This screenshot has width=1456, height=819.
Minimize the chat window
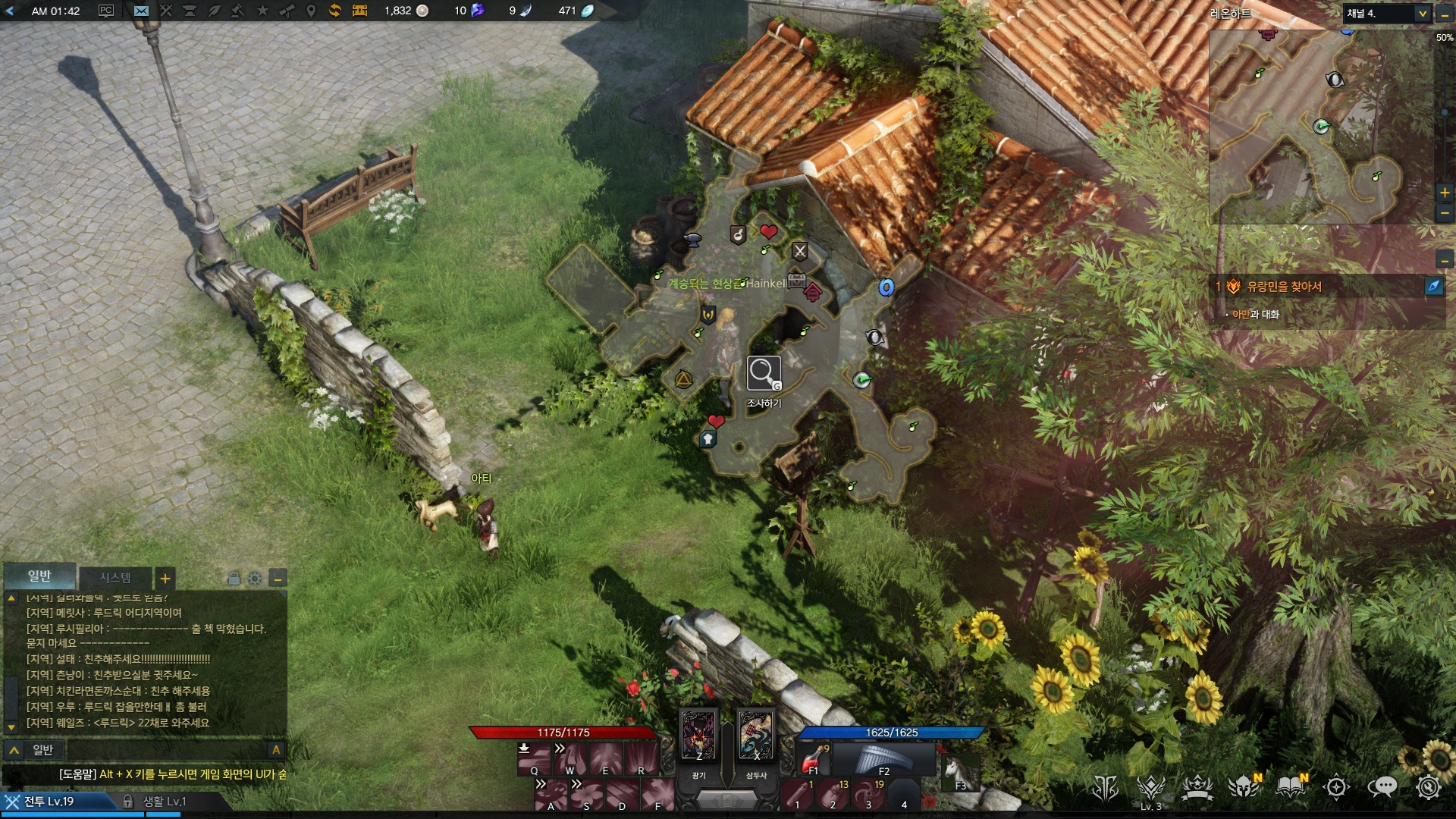[x=278, y=579]
